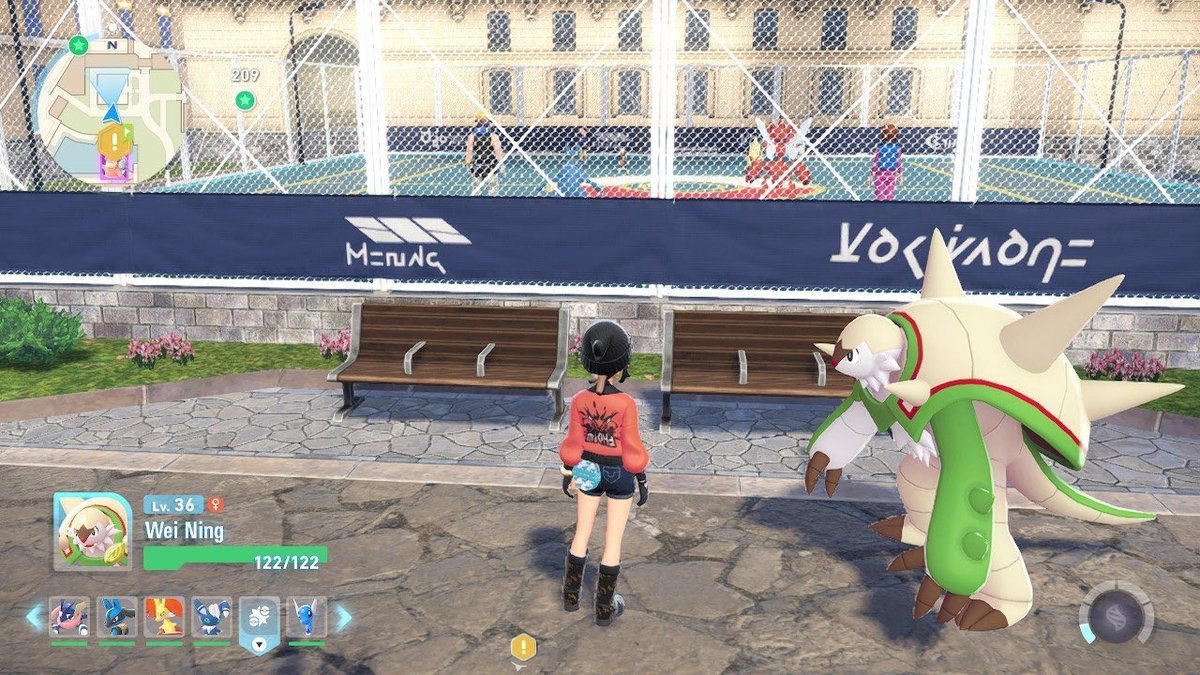
Task: Select Wei Ning's Chesnaught portrait
Action: [92, 533]
